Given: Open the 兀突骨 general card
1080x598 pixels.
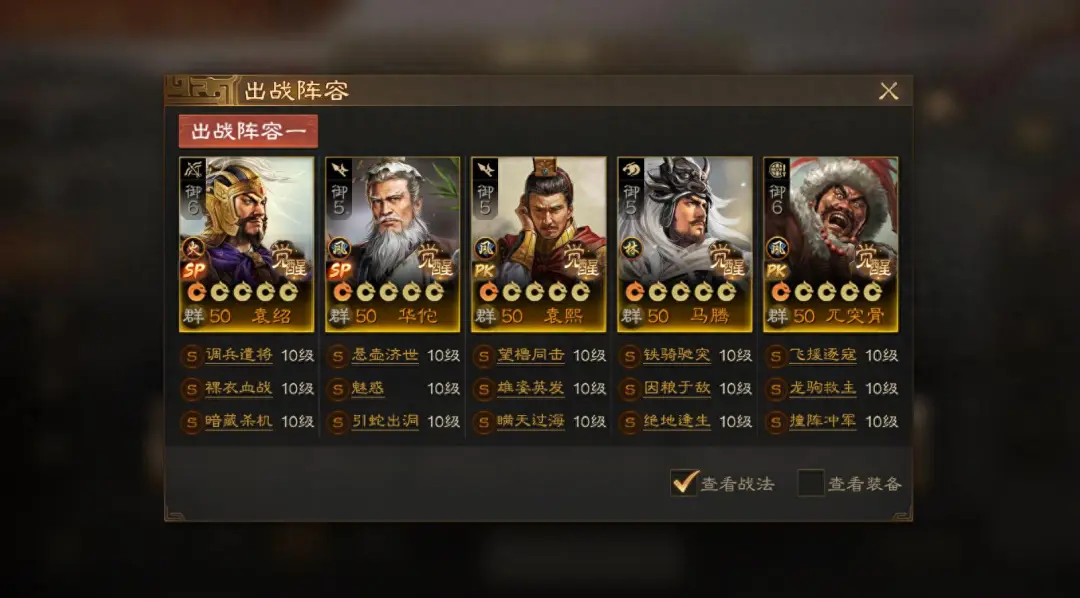Looking at the screenshot, I should coord(831,243).
